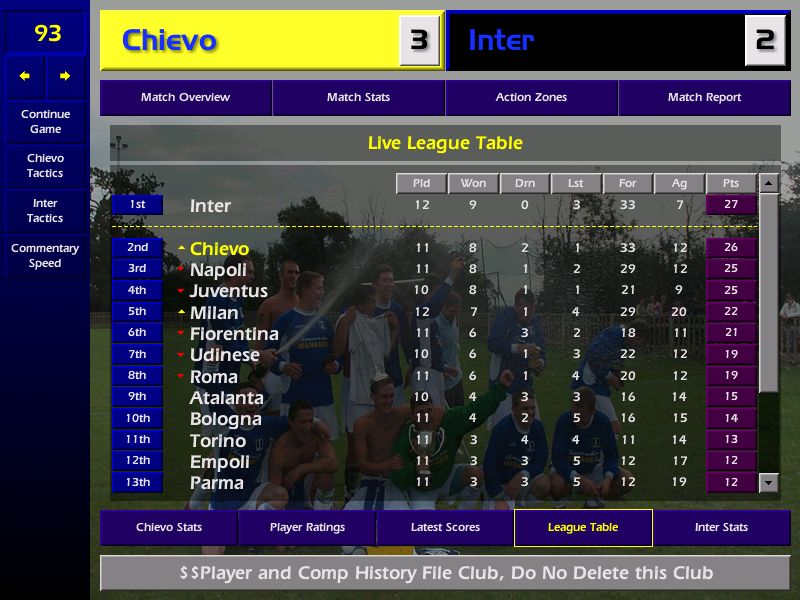This screenshot has height=600, width=800.
Task: Select Juventus in the league table
Action: click(x=229, y=291)
